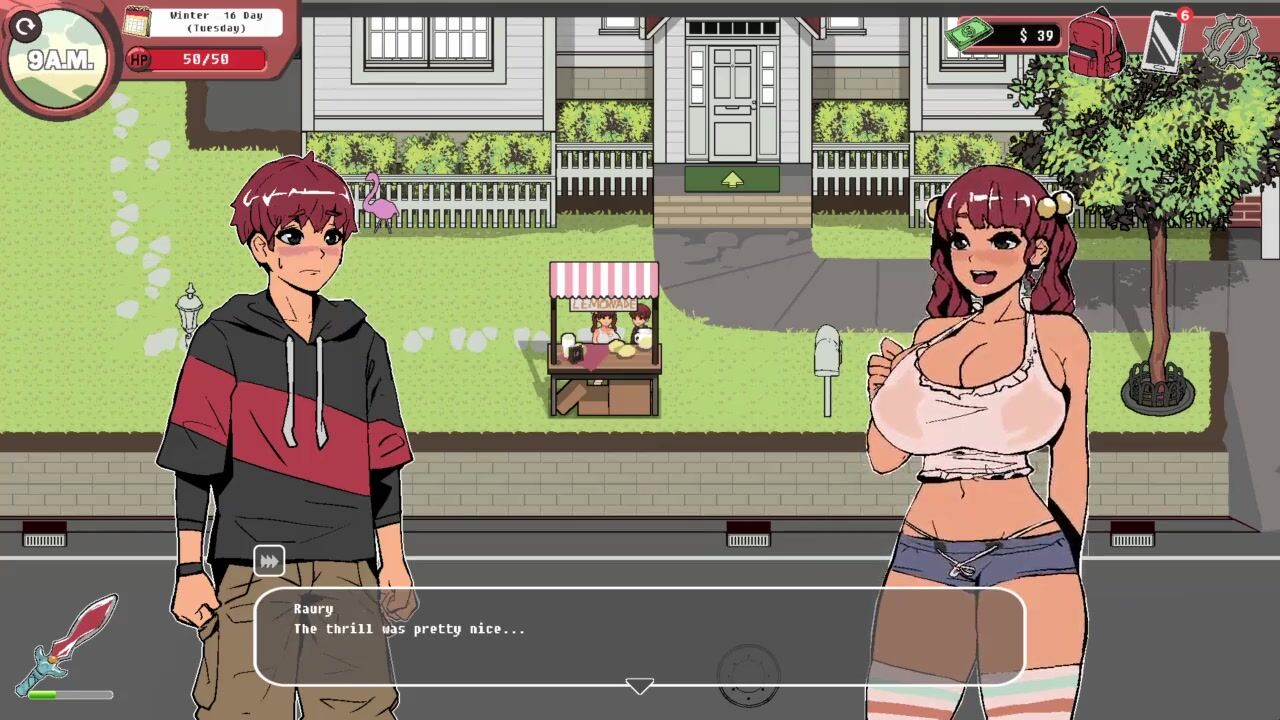Open the gear settings menu
The image size is (1280, 720).
tap(1231, 42)
